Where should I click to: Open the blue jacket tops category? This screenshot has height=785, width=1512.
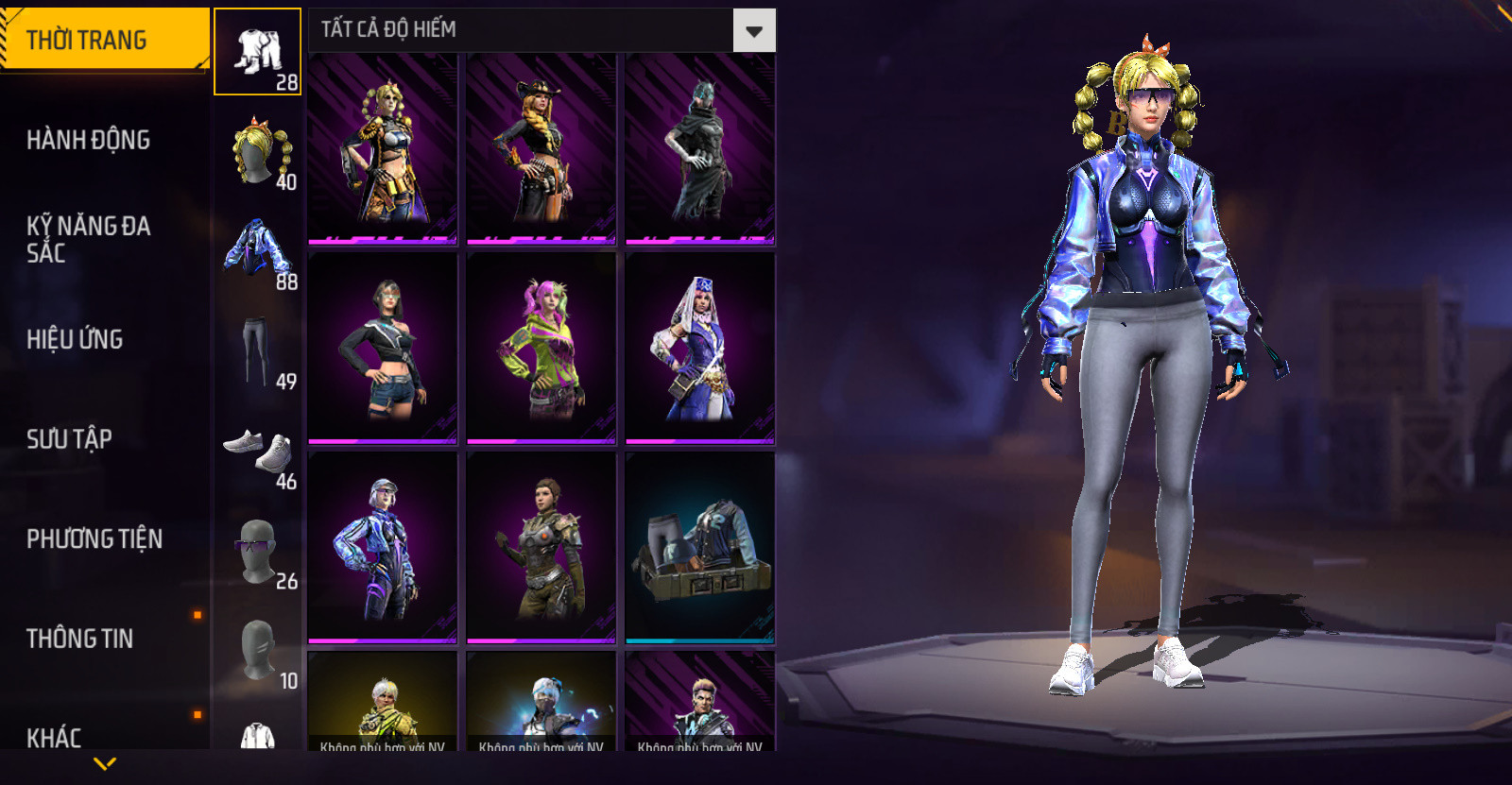tap(258, 251)
